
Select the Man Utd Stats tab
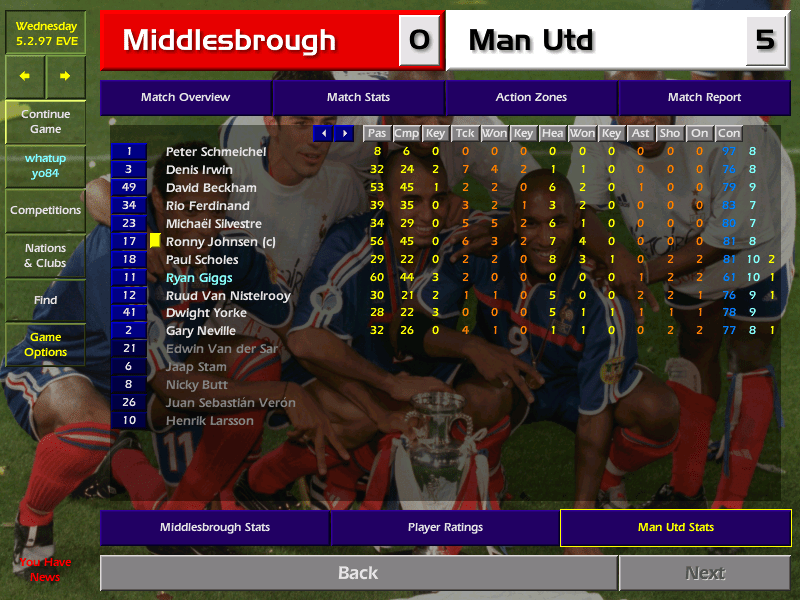(x=676, y=527)
